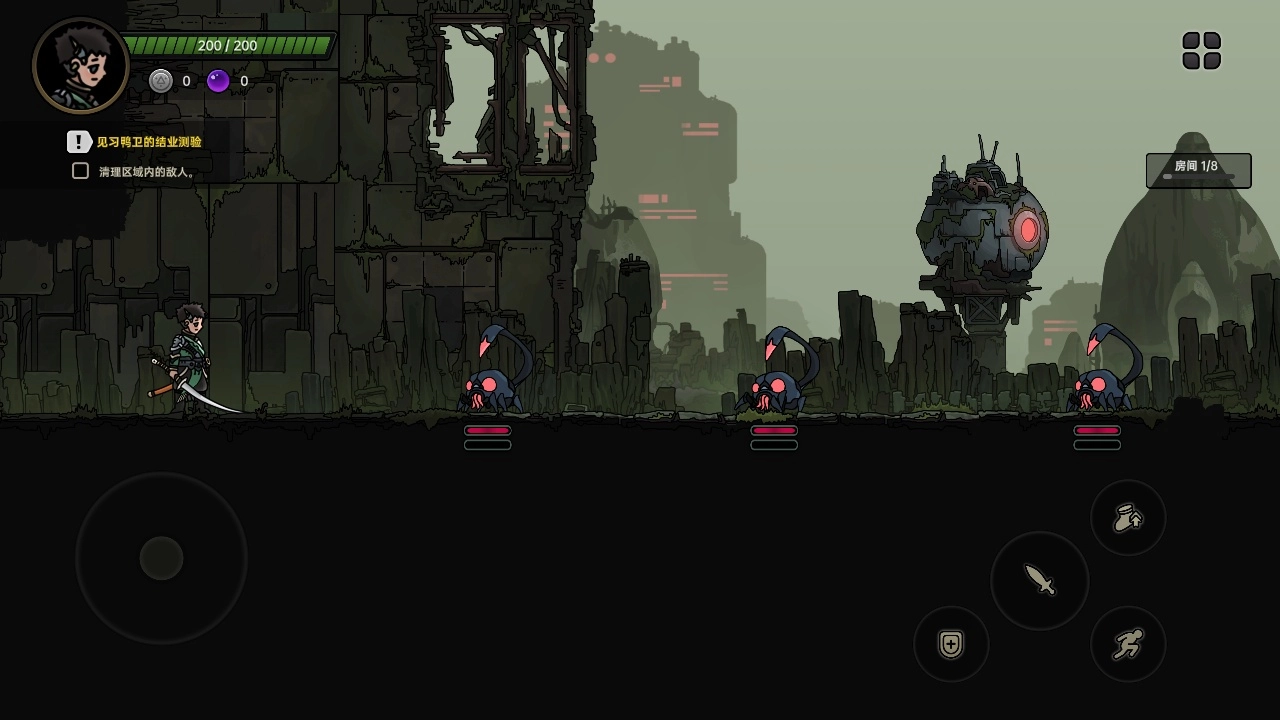Activate the jump boot button
This screenshot has width=1280, height=720.
1128,518
